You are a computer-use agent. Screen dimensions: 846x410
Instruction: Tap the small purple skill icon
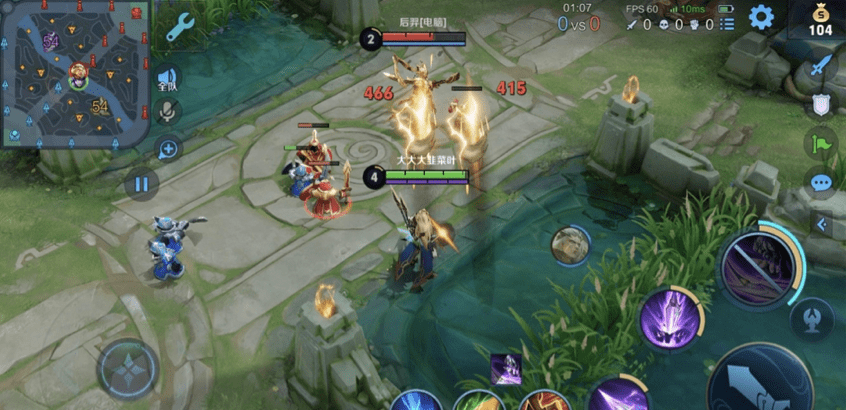[x=505, y=368]
